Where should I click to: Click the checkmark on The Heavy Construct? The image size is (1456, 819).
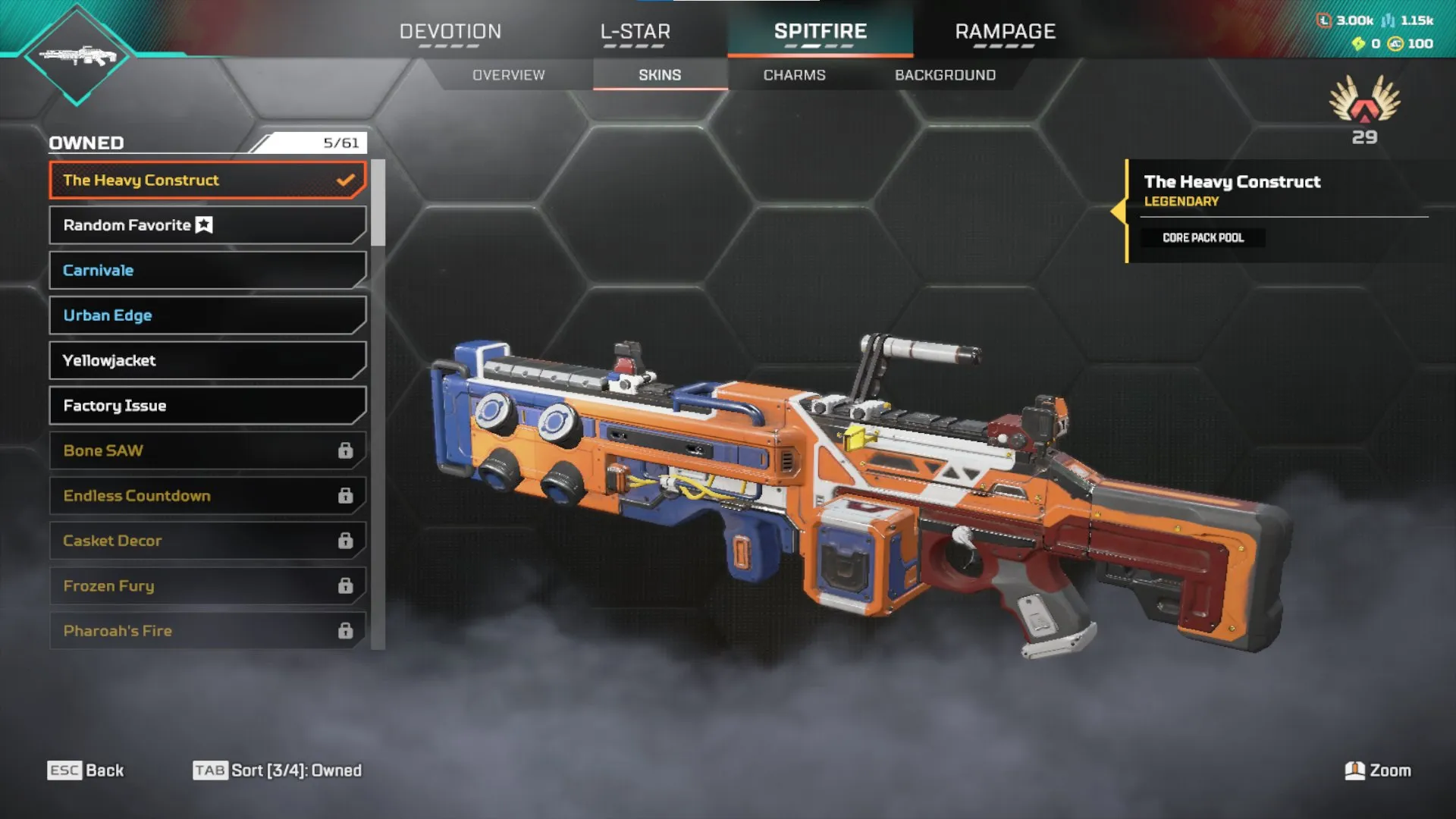tap(346, 180)
